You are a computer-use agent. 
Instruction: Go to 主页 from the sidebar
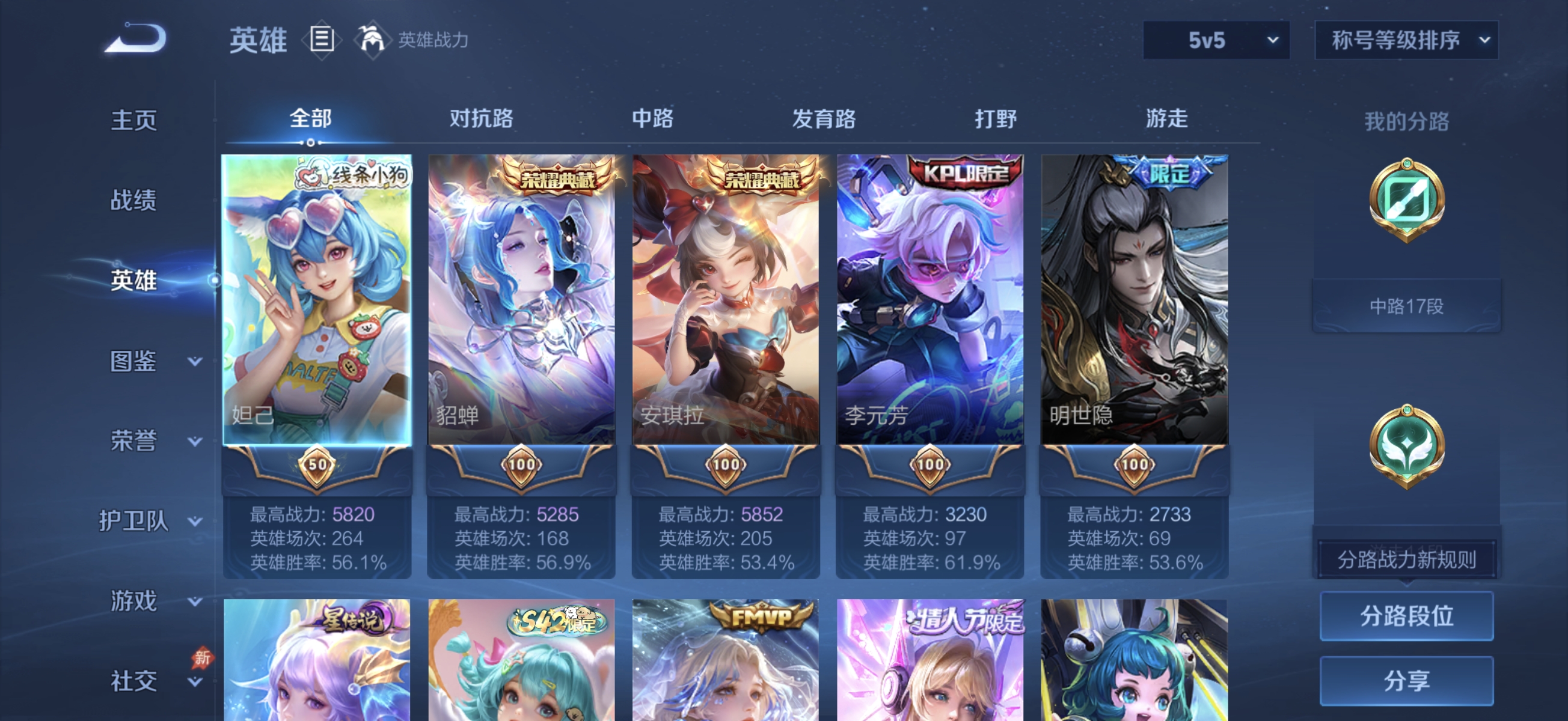tap(134, 121)
